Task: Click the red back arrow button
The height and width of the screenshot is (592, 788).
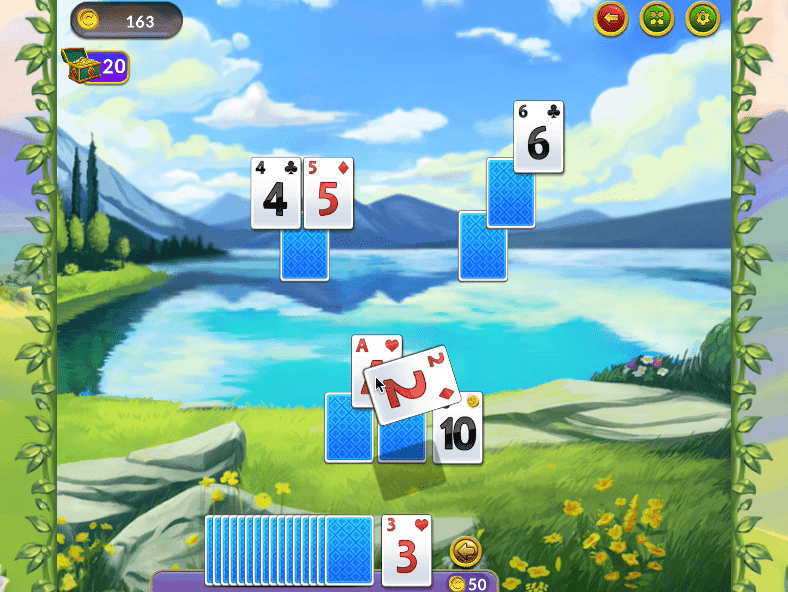Action: pos(611,18)
